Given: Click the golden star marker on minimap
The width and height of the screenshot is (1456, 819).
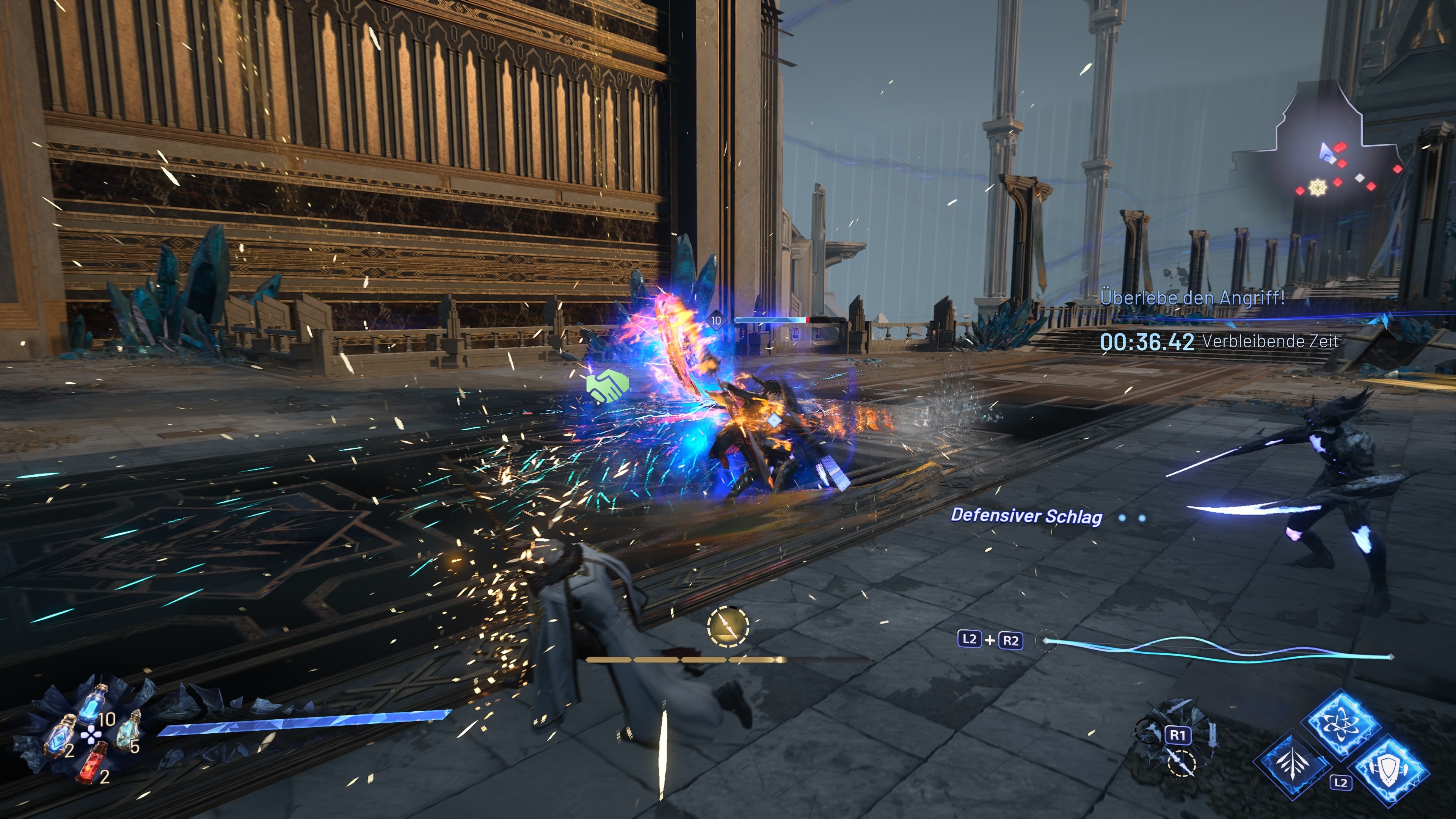Looking at the screenshot, I should click(x=1318, y=188).
